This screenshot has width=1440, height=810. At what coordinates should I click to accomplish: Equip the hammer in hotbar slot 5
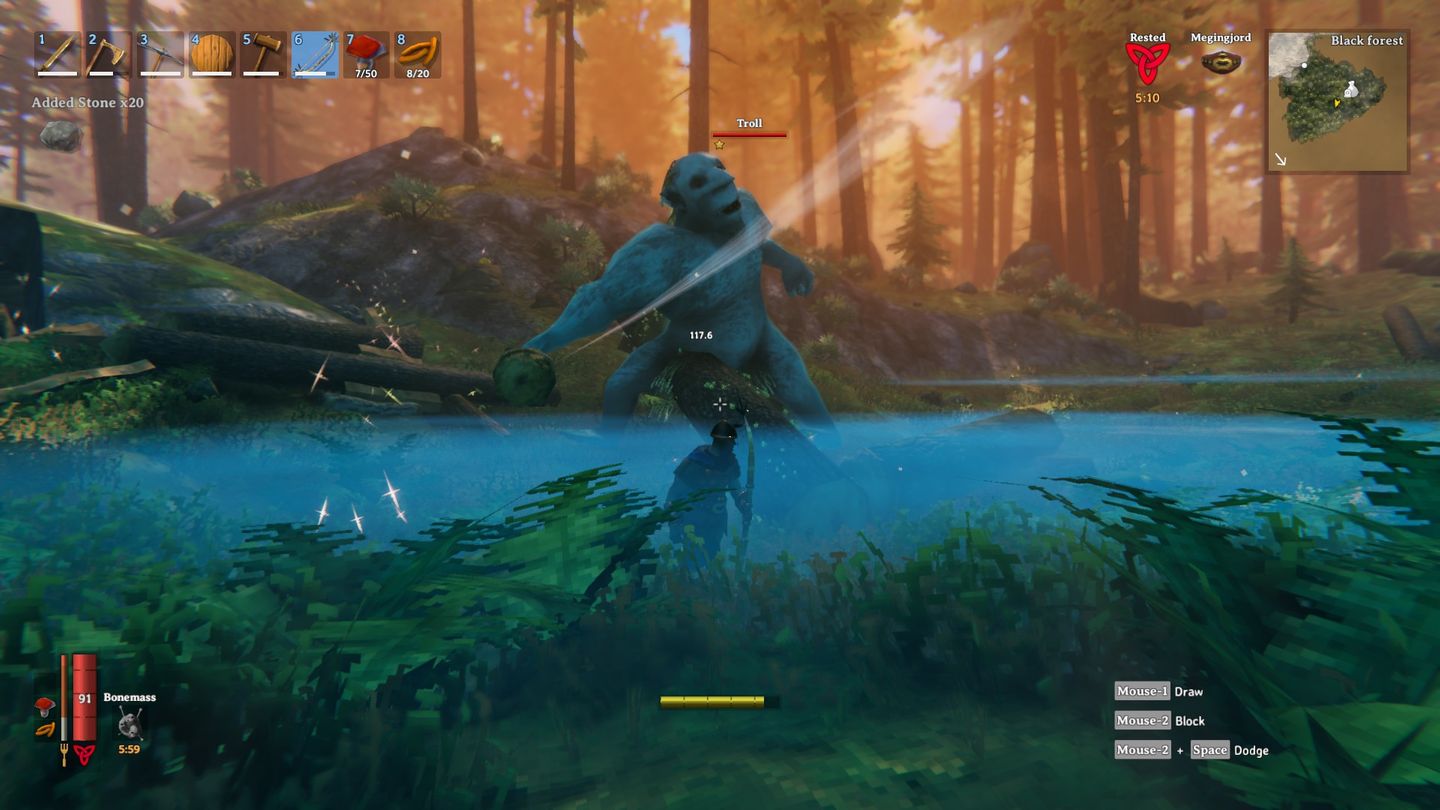coord(263,54)
